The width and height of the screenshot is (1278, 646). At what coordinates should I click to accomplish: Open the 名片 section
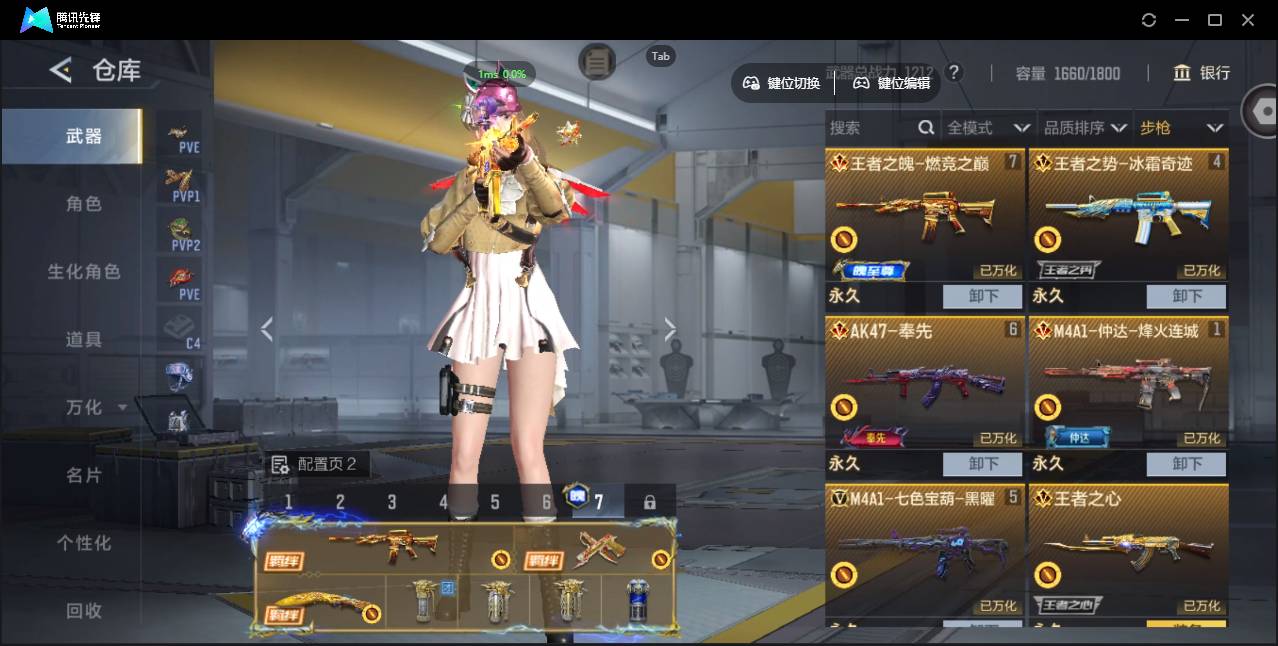[x=84, y=476]
